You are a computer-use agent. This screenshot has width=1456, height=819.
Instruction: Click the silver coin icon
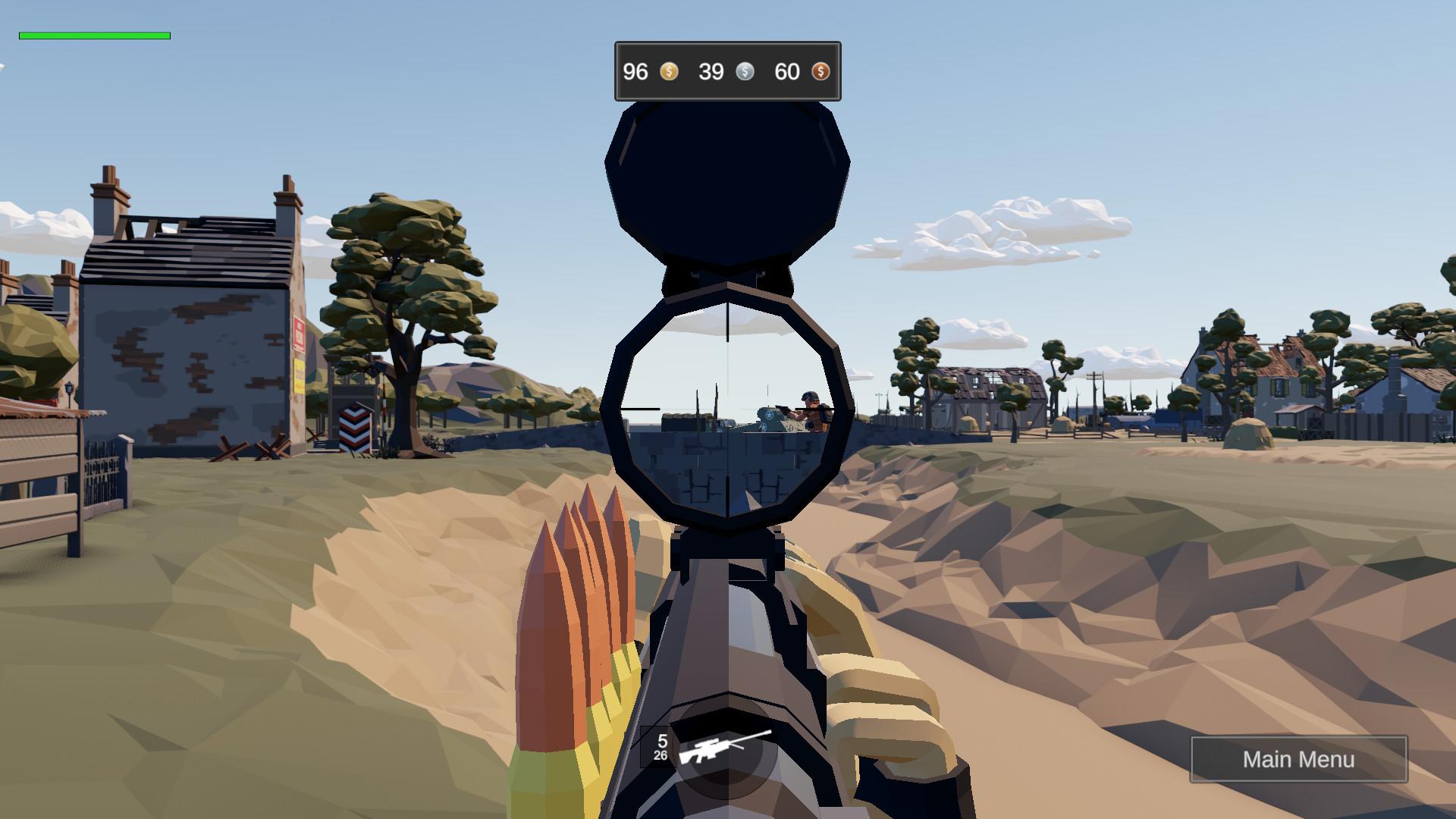745,72
